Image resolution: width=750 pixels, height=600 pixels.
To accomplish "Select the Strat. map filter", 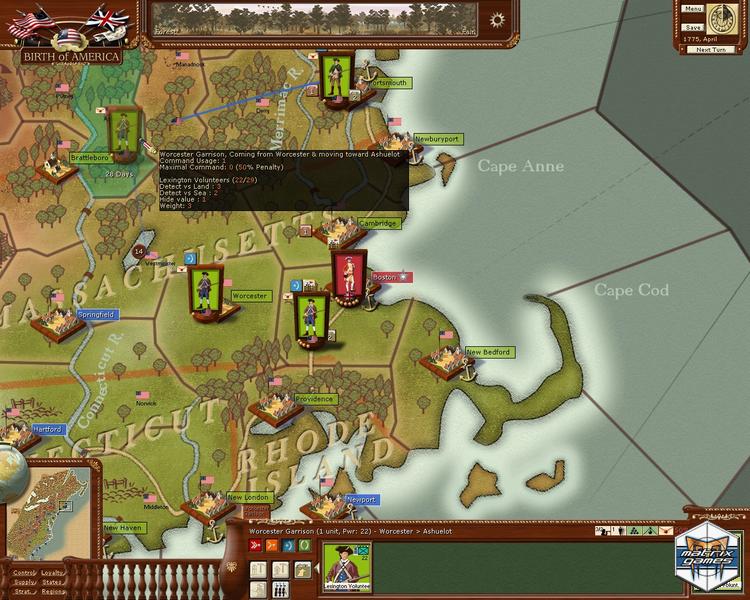I will 23,591.
